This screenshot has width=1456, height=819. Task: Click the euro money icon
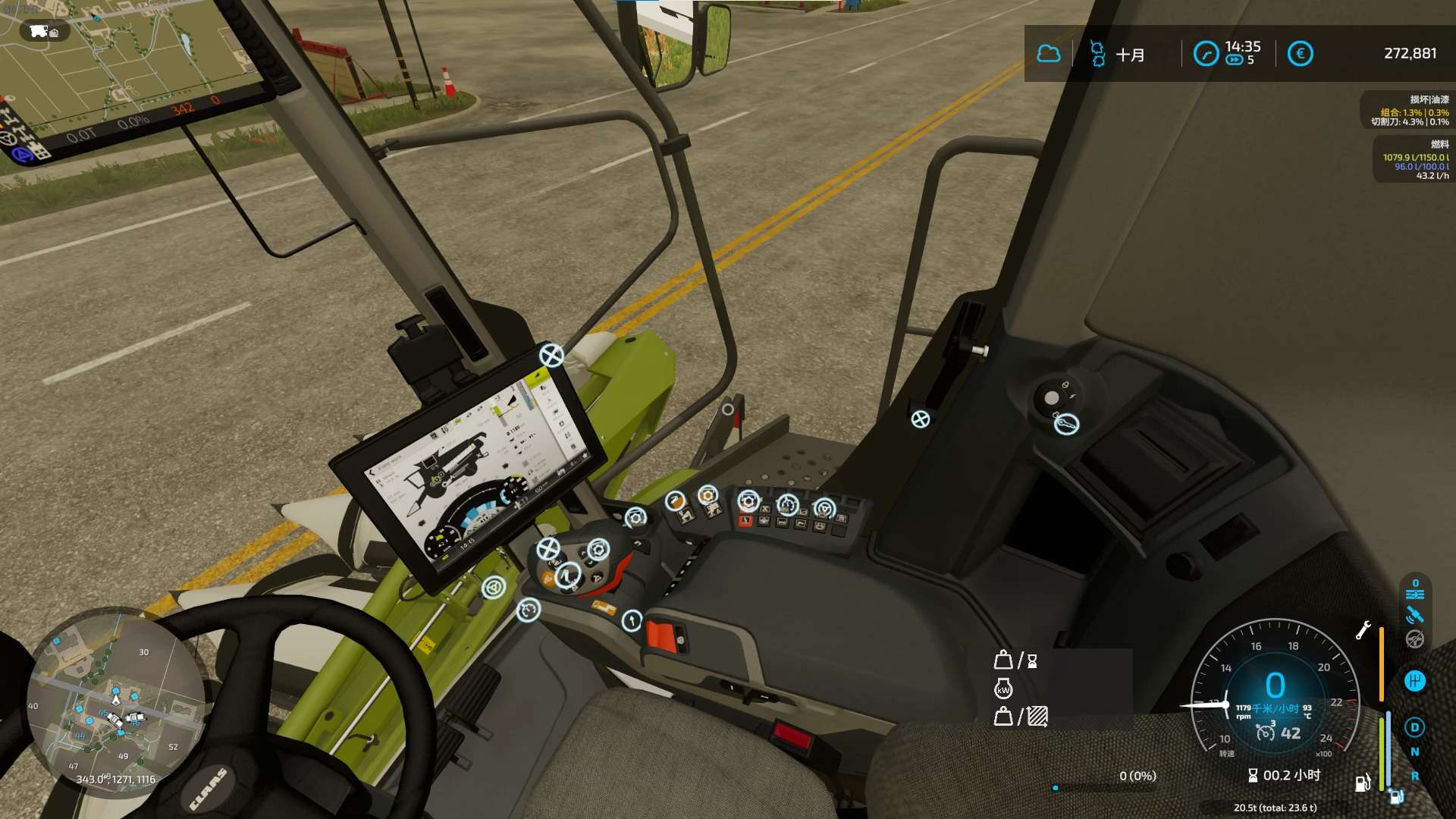[1300, 54]
